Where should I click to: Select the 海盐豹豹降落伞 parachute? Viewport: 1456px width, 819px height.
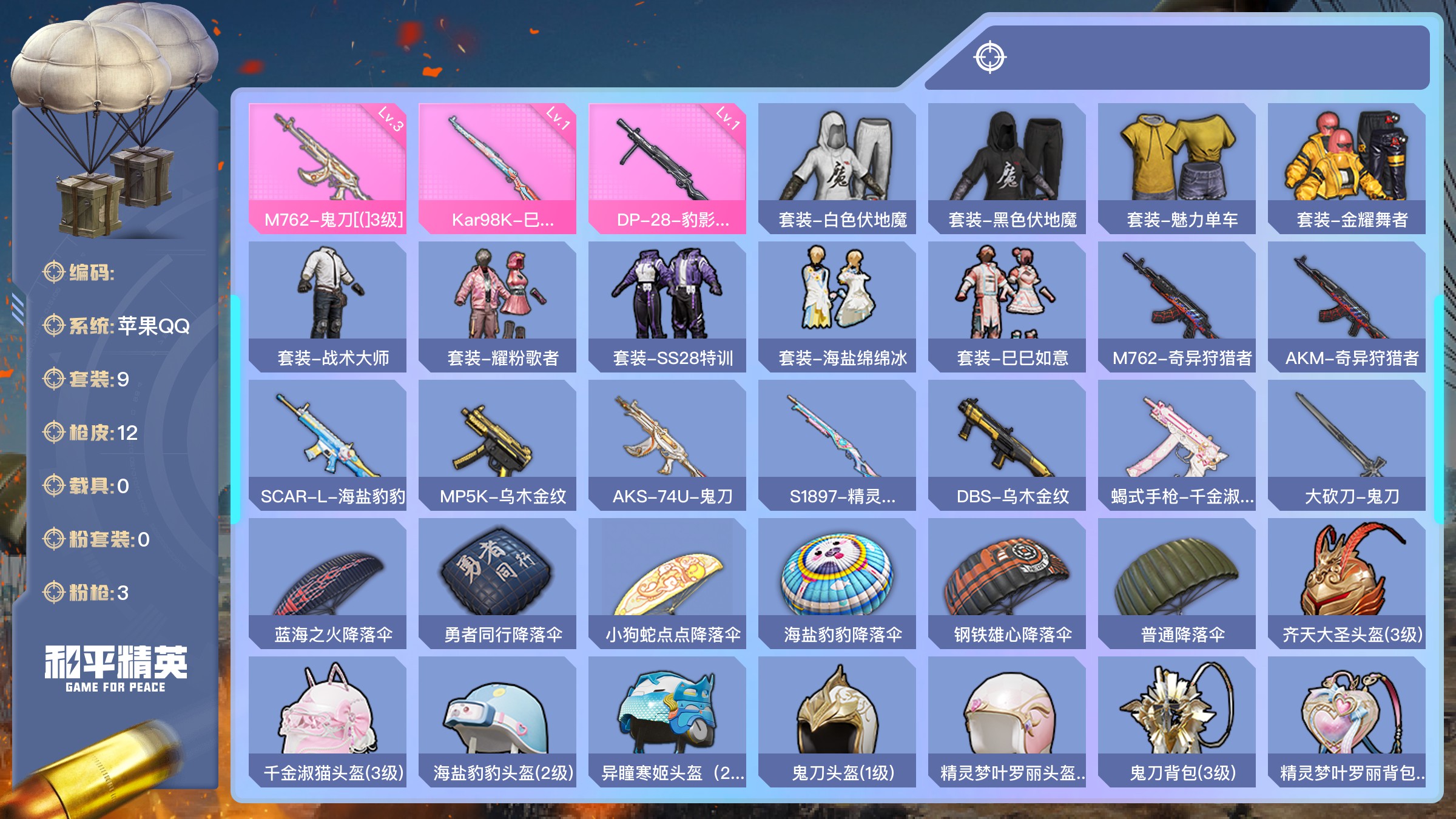(x=837, y=583)
